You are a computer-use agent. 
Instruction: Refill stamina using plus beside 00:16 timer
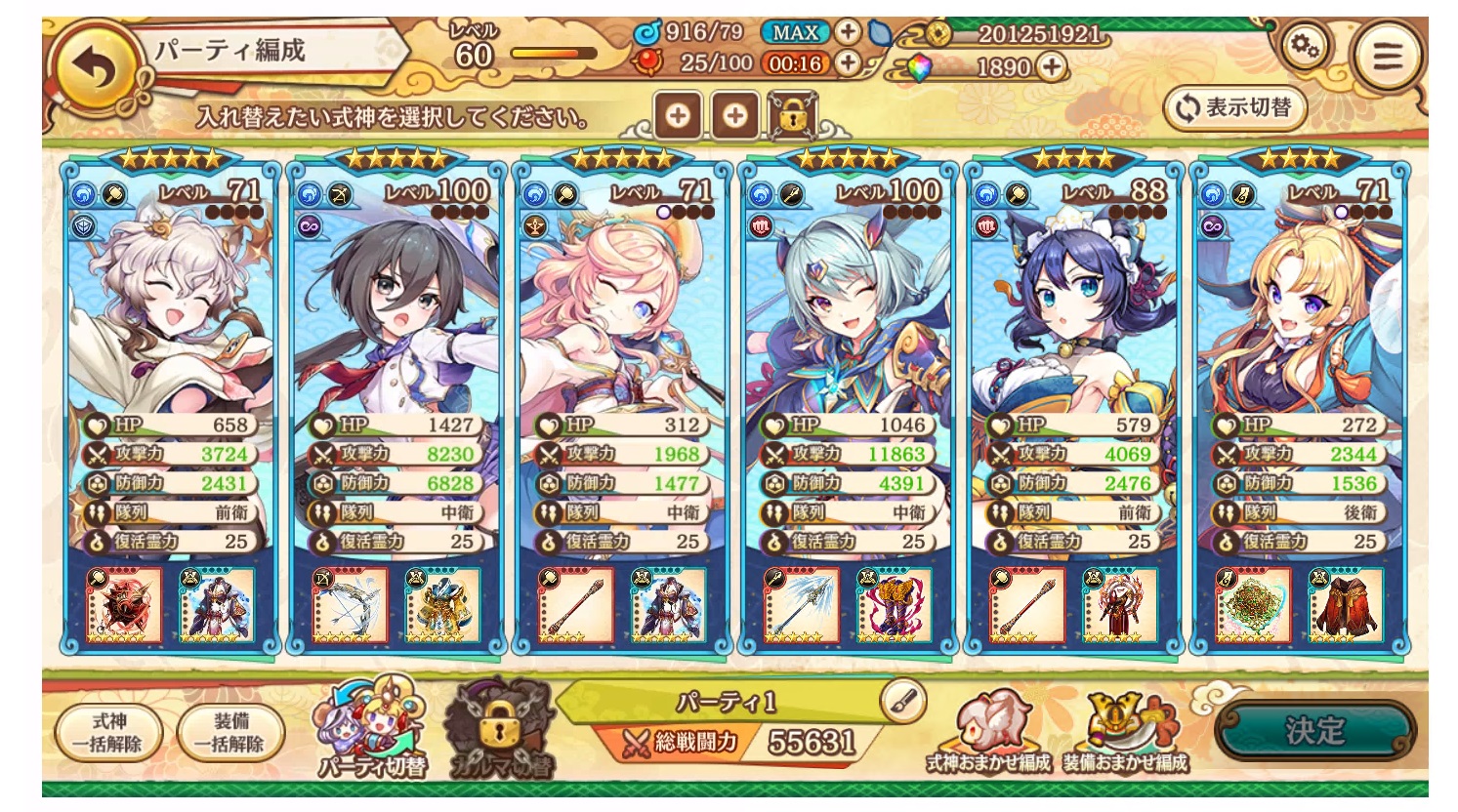point(848,63)
